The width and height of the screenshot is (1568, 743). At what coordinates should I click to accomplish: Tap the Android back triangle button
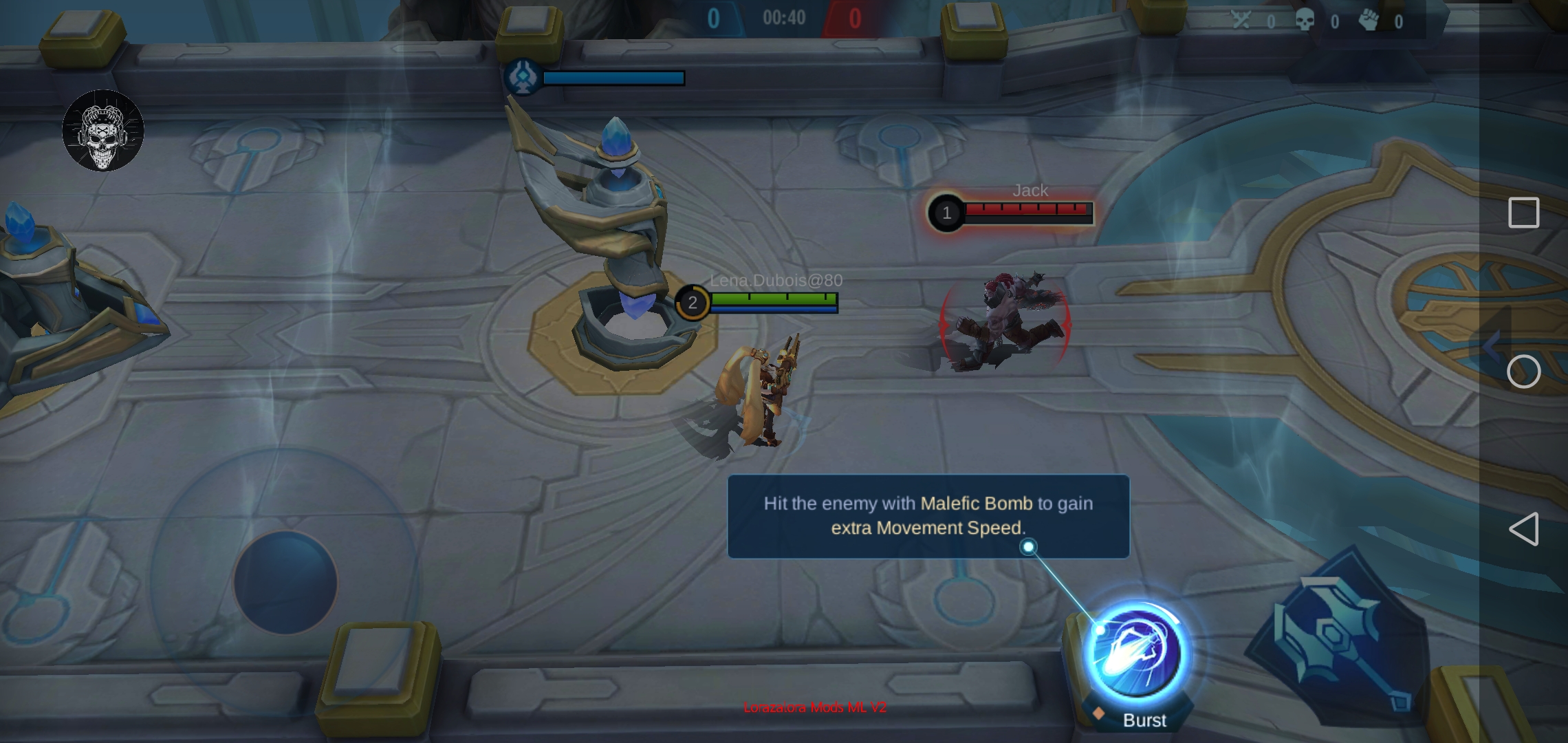[1523, 529]
